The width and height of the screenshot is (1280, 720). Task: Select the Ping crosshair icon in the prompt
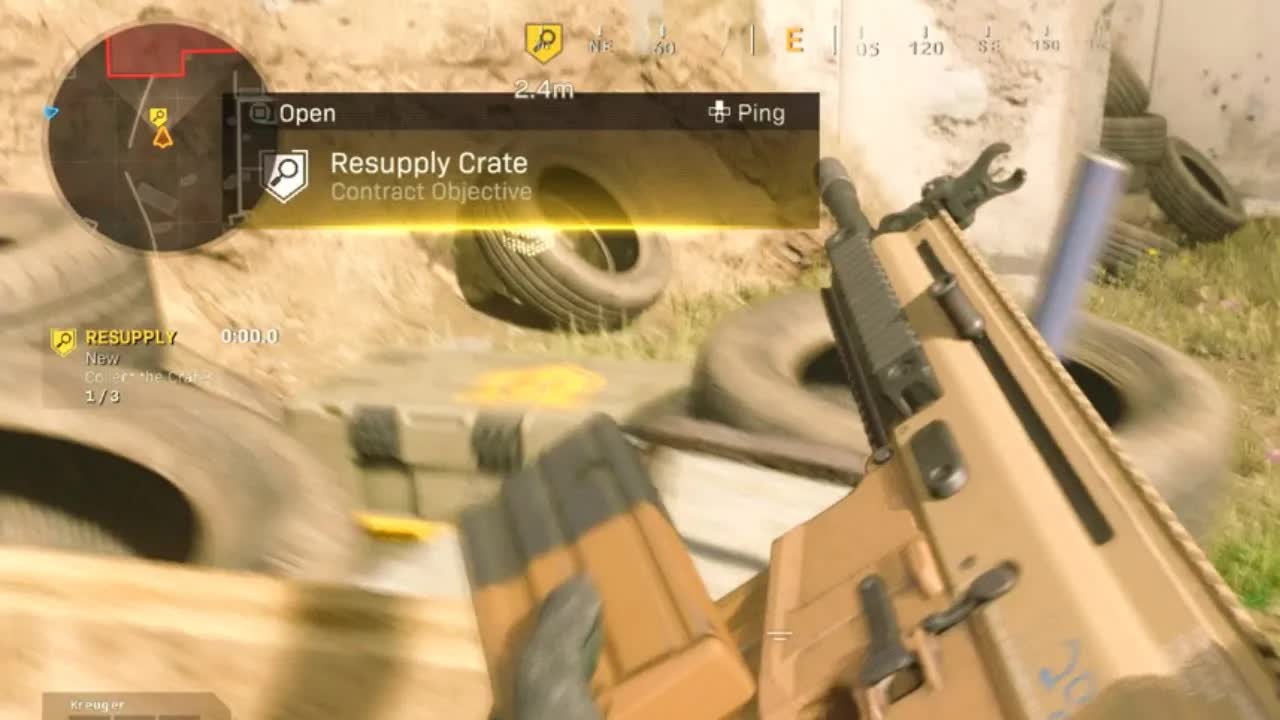719,113
